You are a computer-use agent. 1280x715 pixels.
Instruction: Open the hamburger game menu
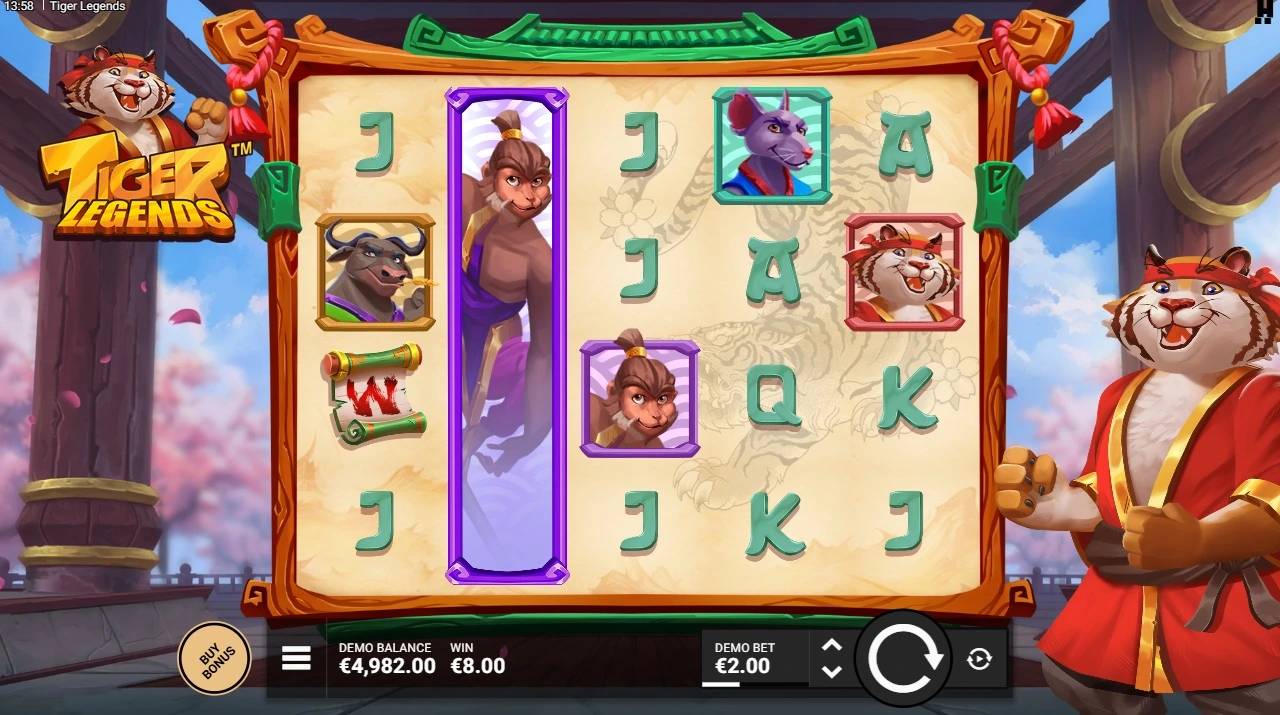pyautogui.click(x=296, y=658)
